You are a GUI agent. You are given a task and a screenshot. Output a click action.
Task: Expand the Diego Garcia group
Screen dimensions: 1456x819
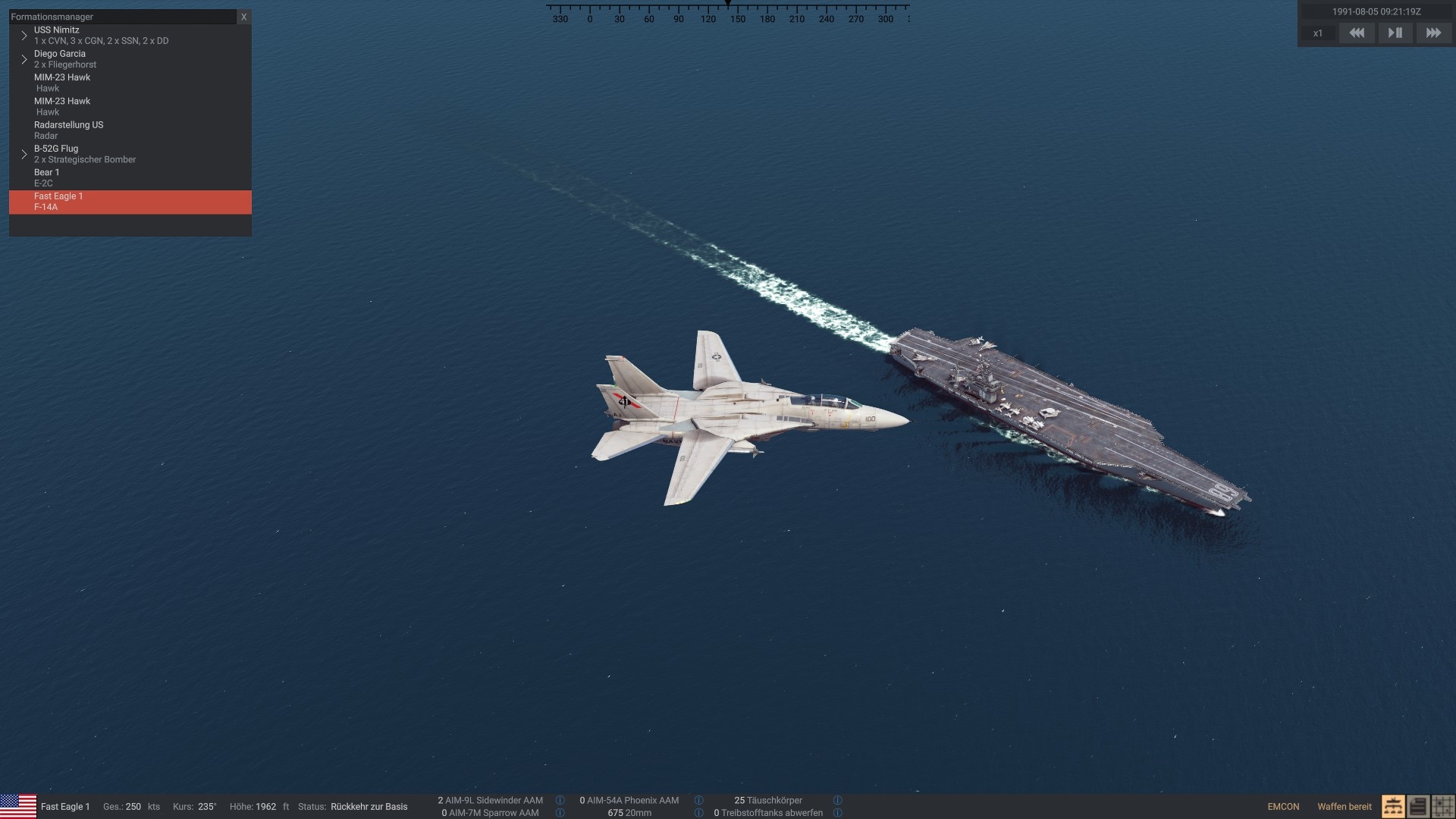24,59
